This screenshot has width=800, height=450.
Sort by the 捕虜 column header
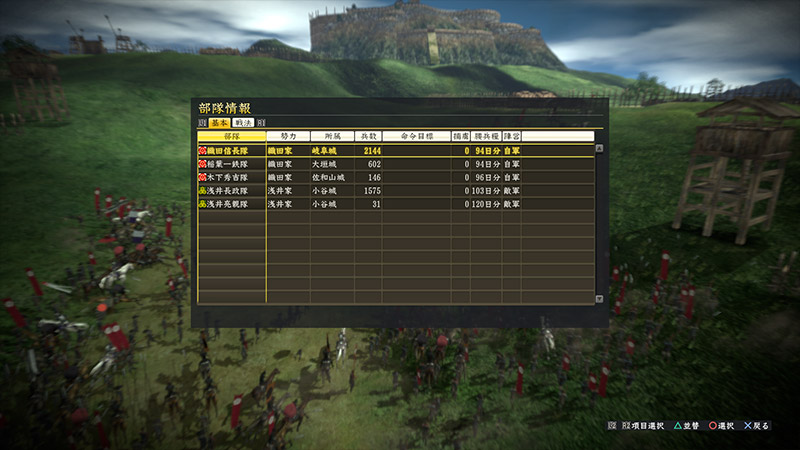460,136
